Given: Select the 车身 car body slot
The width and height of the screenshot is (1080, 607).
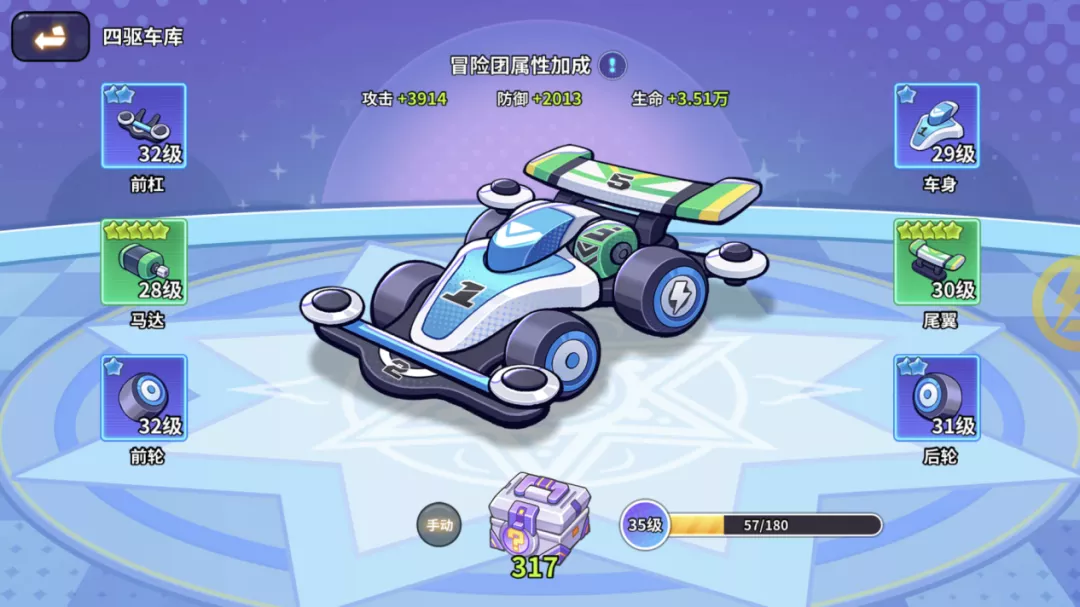Looking at the screenshot, I should point(936,126).
